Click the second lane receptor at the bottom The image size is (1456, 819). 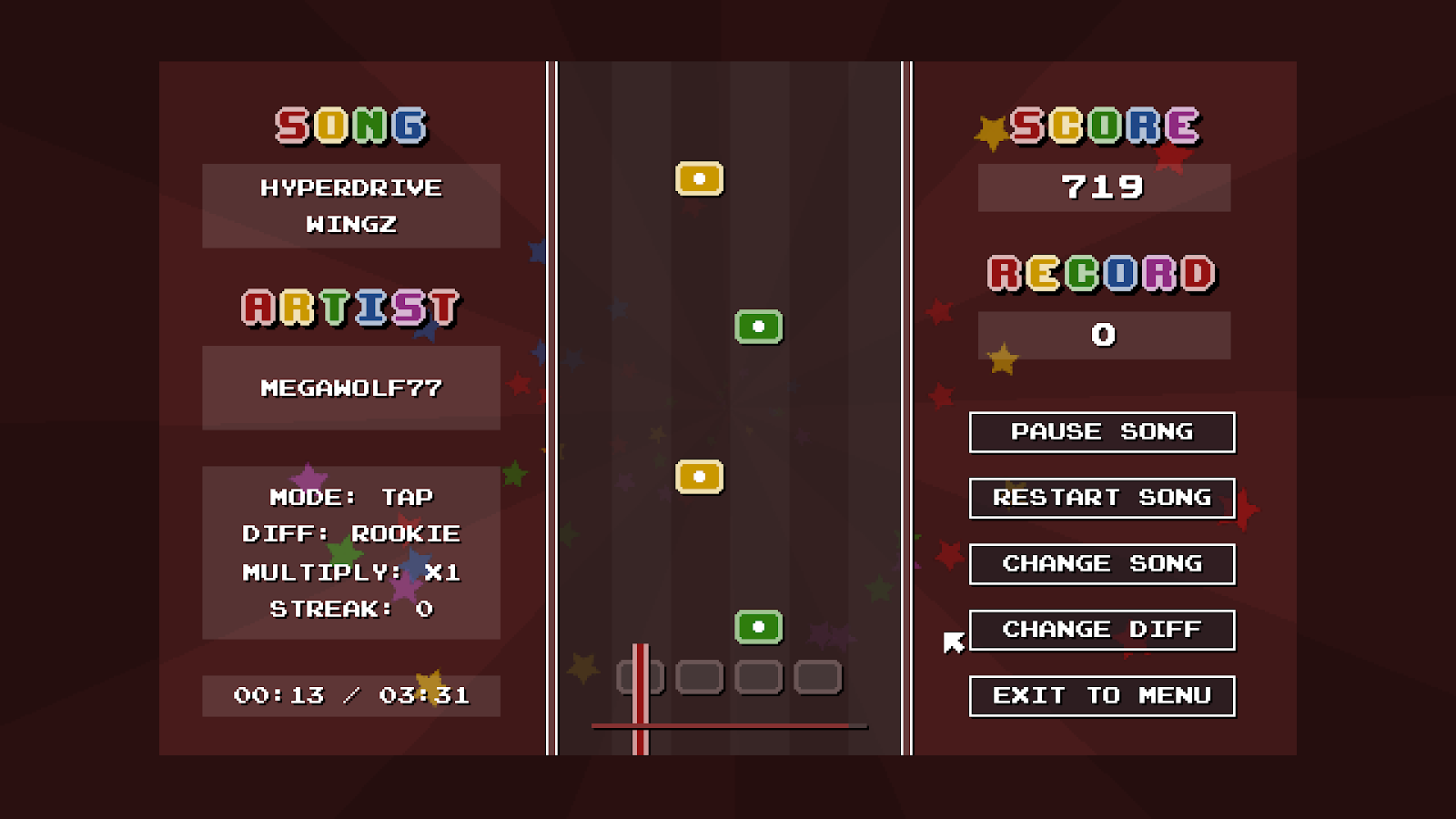(701, 676)
